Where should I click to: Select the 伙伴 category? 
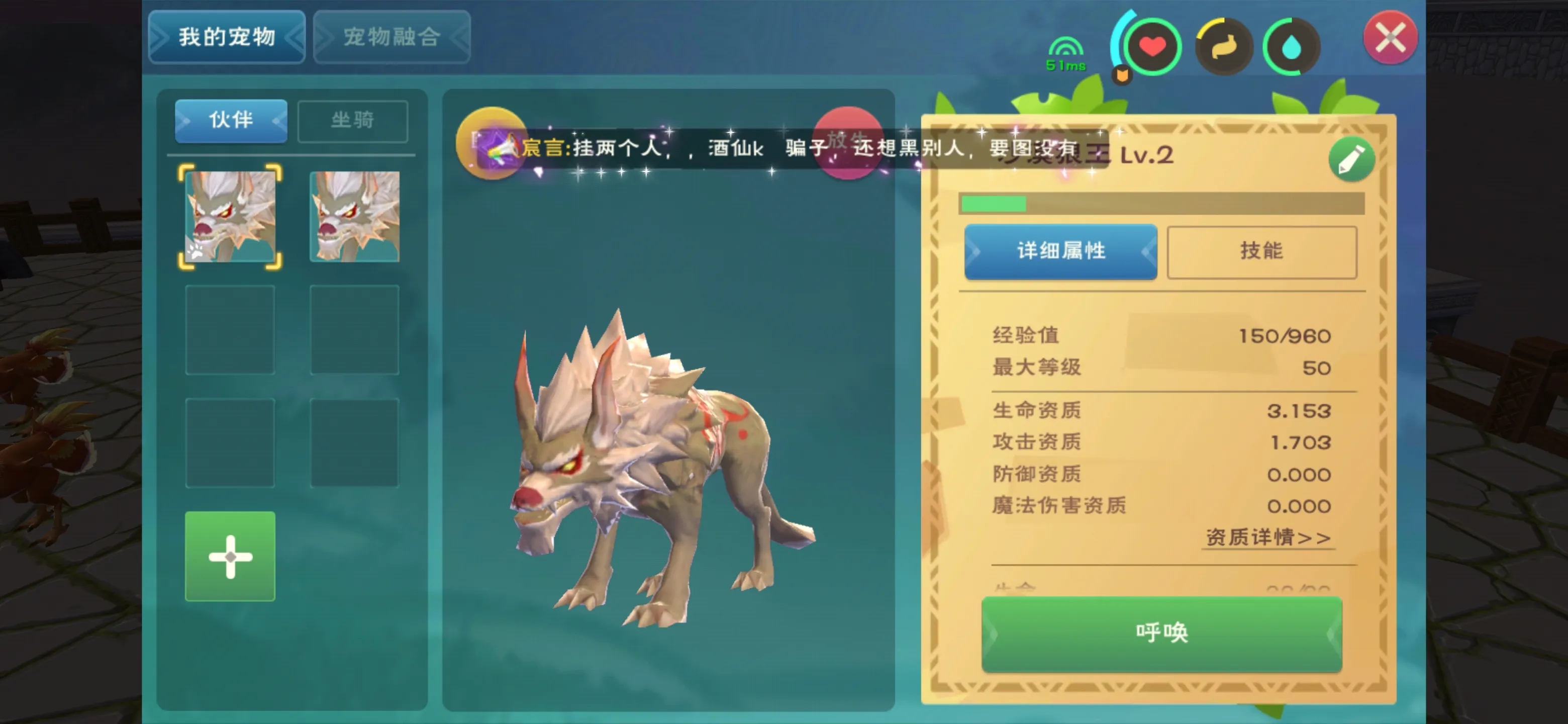tap(231, 120)
